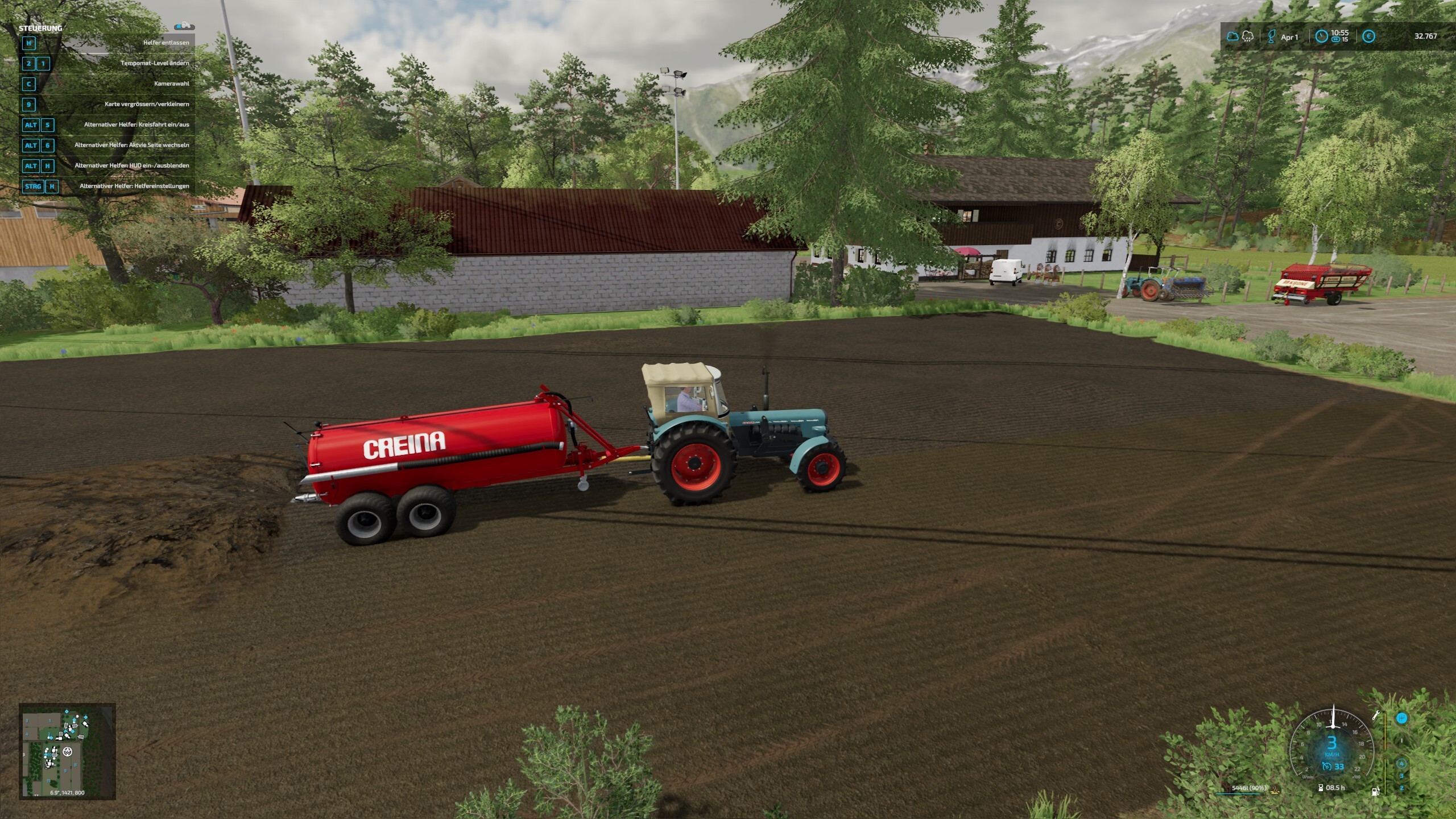Select the vehicle icon above control list
The height and width of the screenshot is (819, 1456).
tap(184, 26)
